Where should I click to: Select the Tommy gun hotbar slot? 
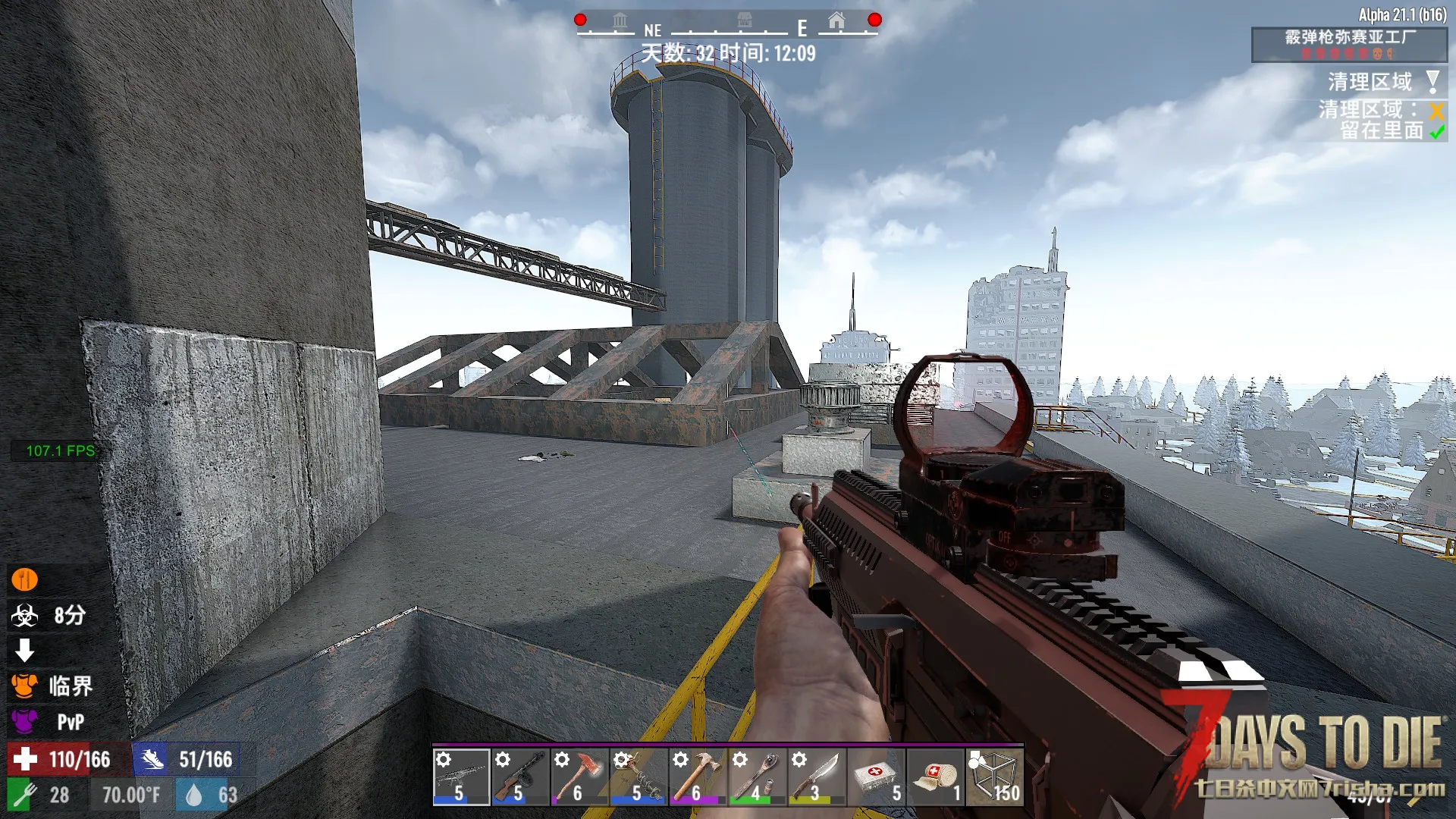tap(520, 777)
